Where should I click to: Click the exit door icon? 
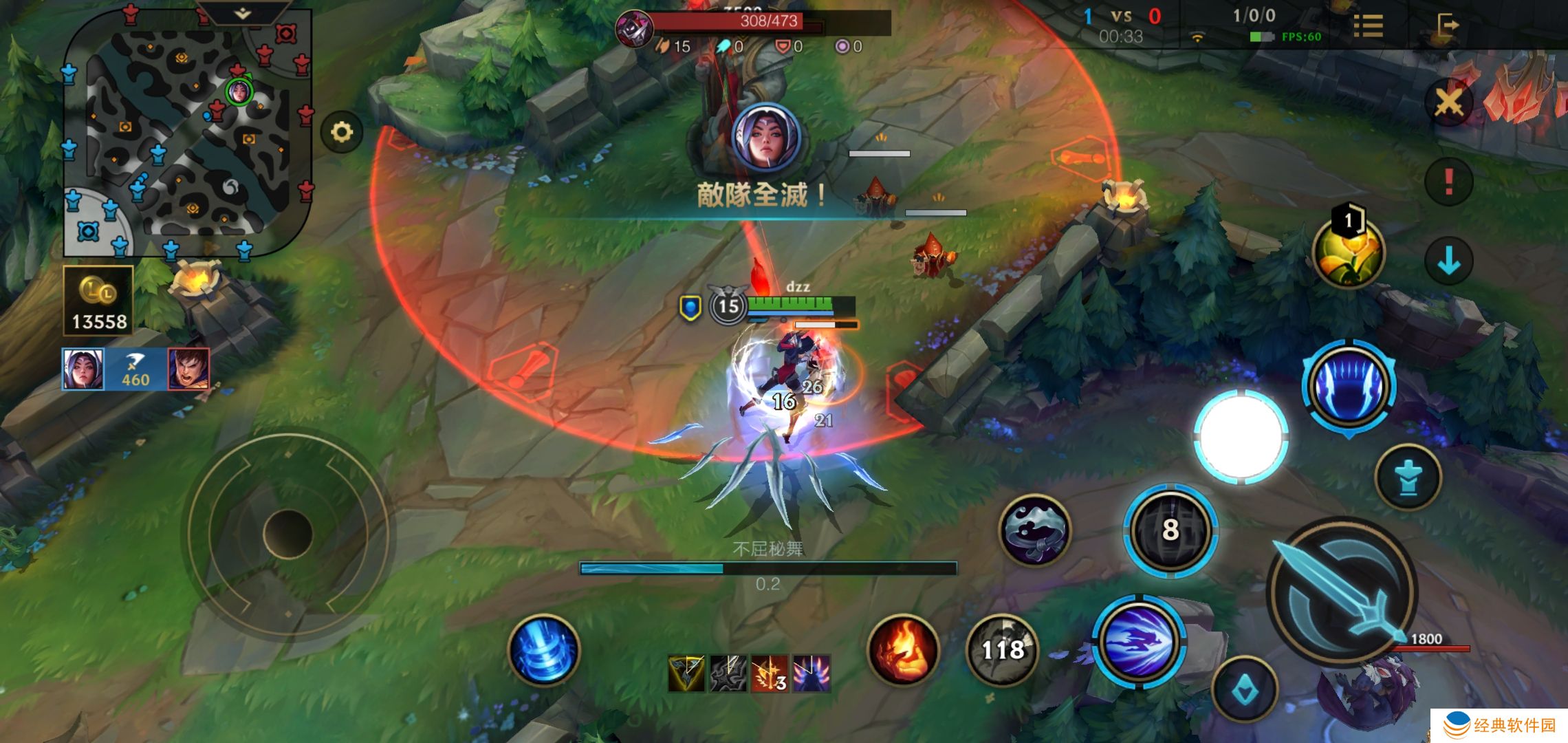coord(1447,26)
